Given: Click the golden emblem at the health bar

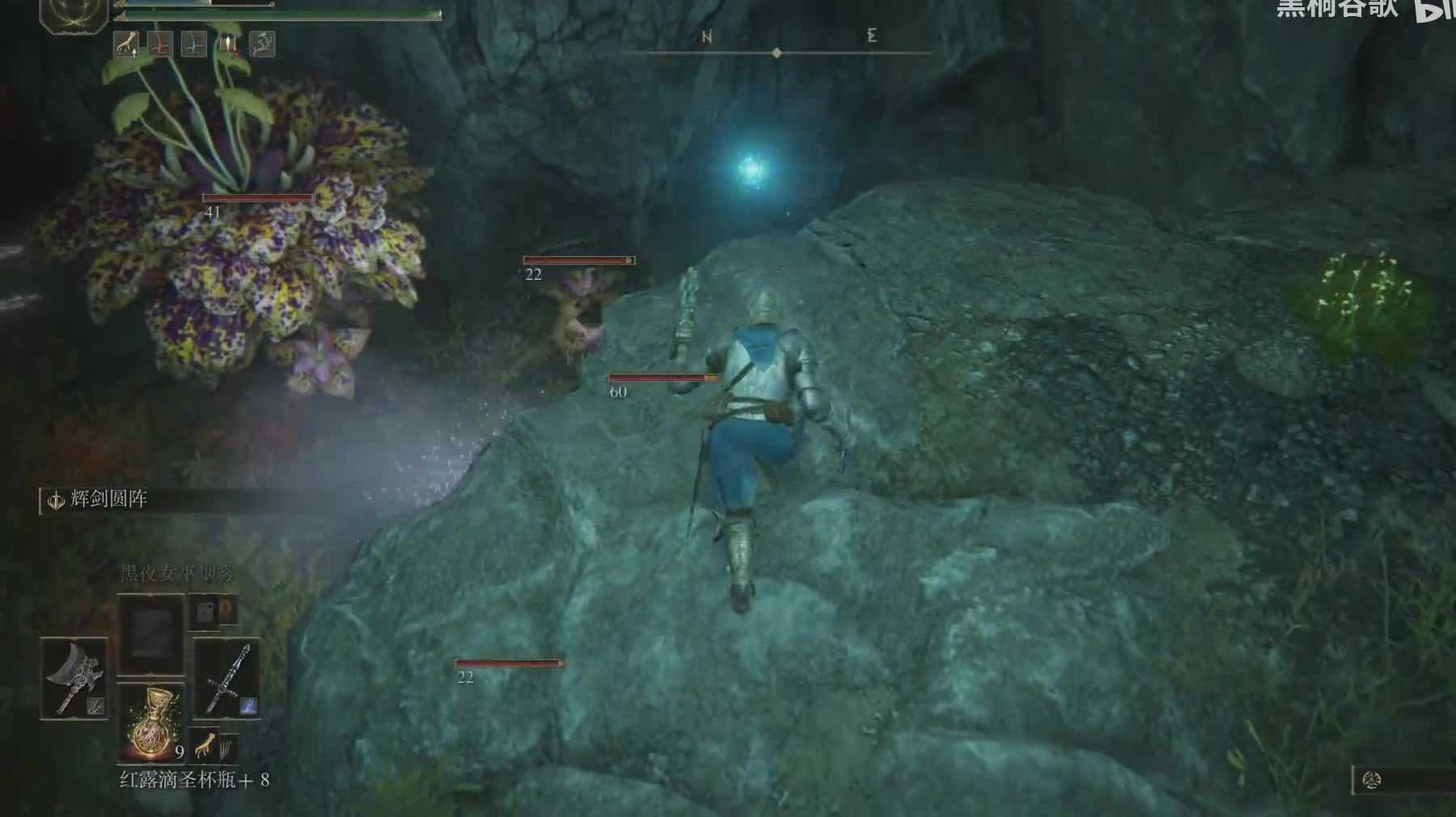Looking at the screenshot, I should (x=74, y=14).
